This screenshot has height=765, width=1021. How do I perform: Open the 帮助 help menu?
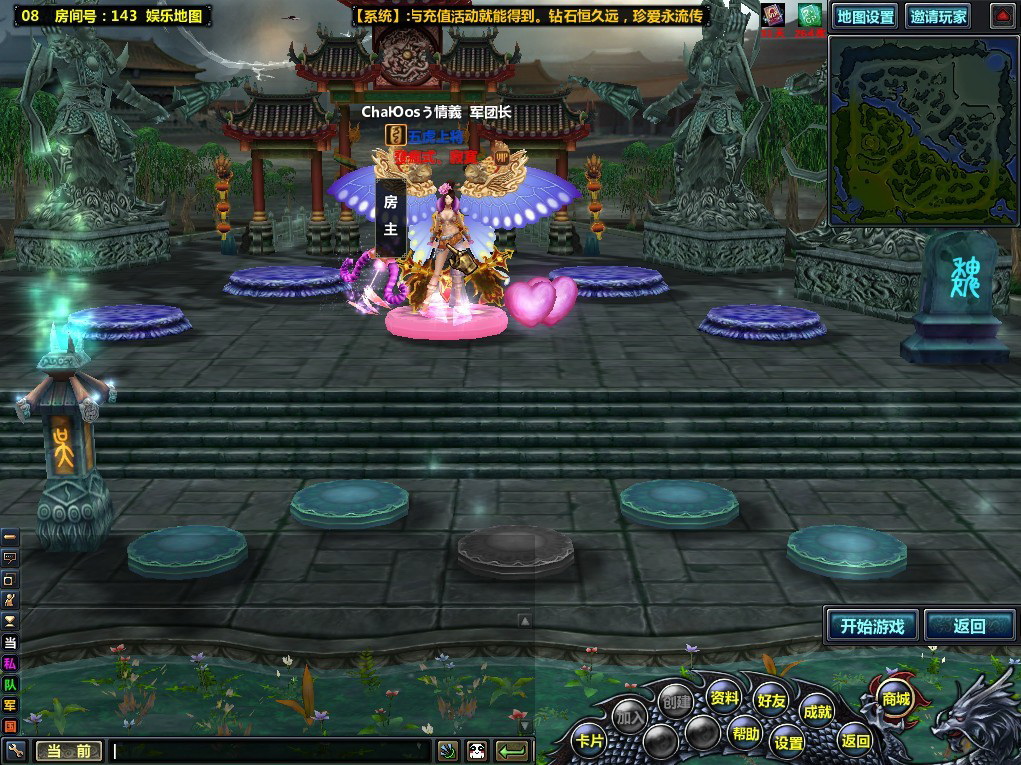[x=745, y=733]
